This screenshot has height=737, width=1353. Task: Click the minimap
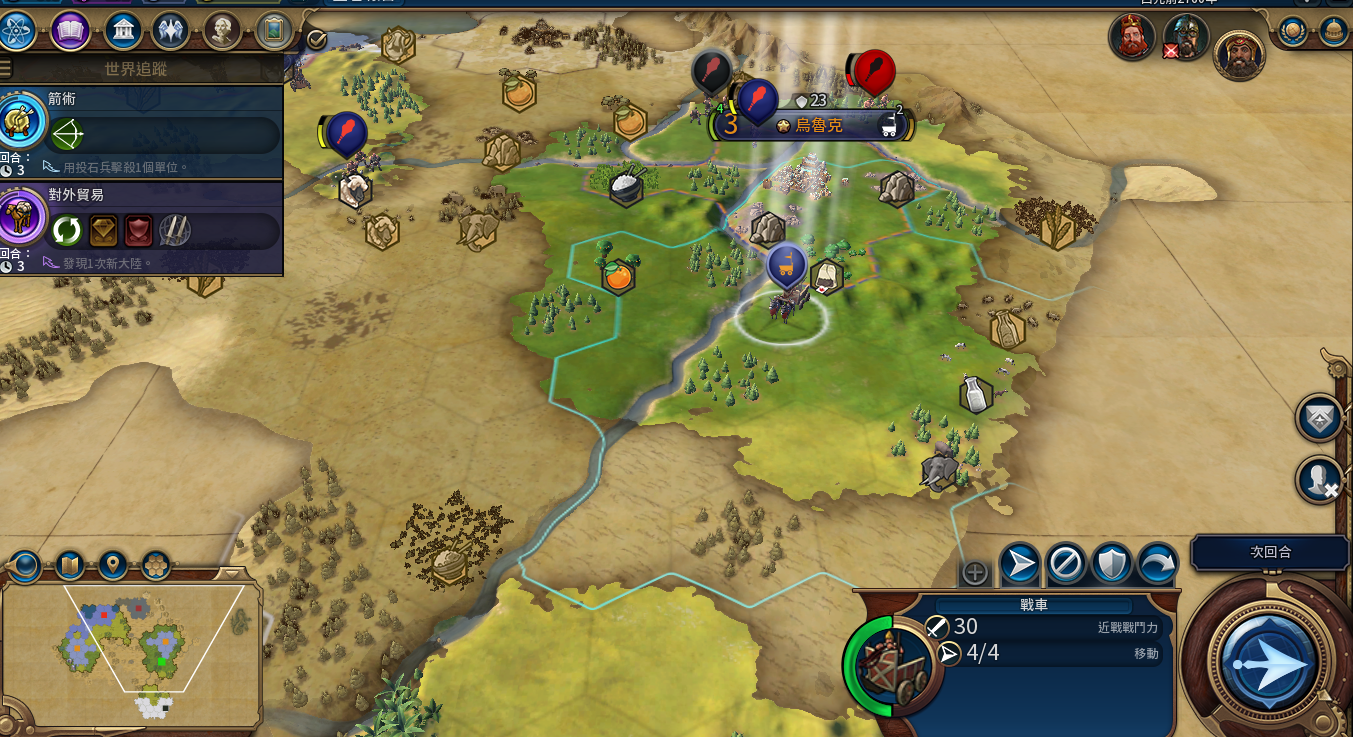(x=131, y=650)
